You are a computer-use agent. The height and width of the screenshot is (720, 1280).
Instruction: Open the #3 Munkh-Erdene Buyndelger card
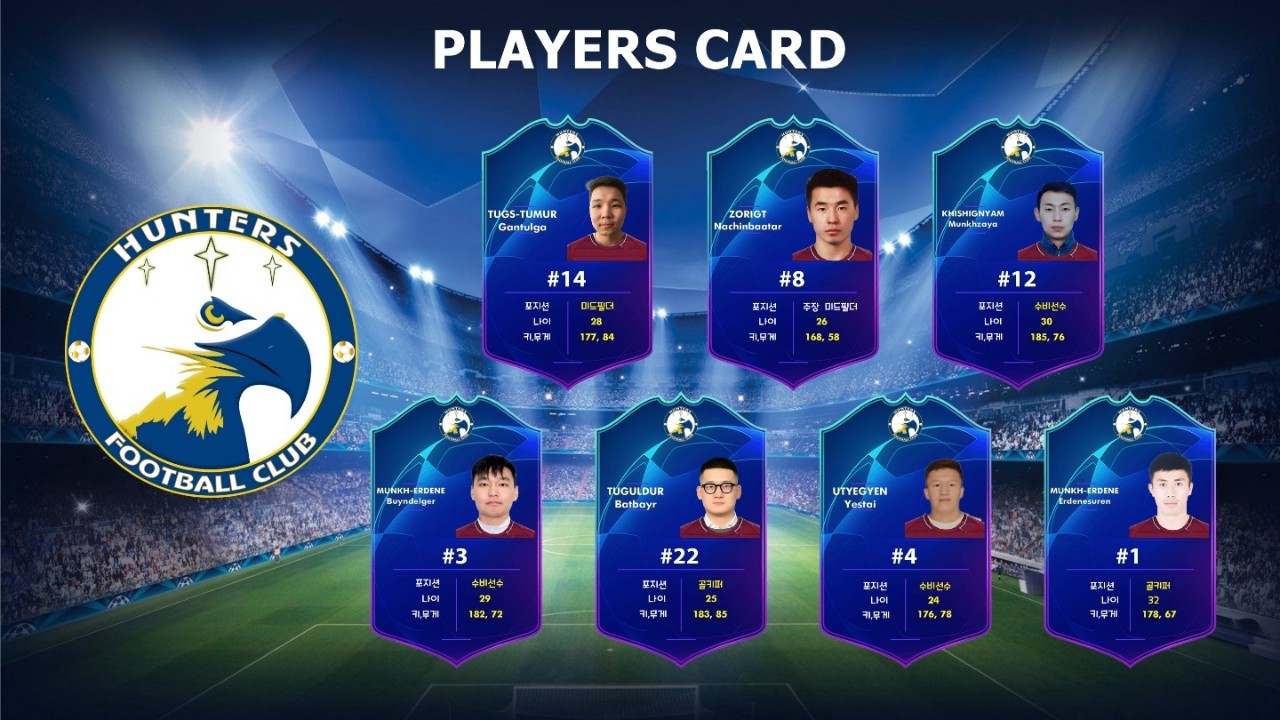tap(456, 530)
